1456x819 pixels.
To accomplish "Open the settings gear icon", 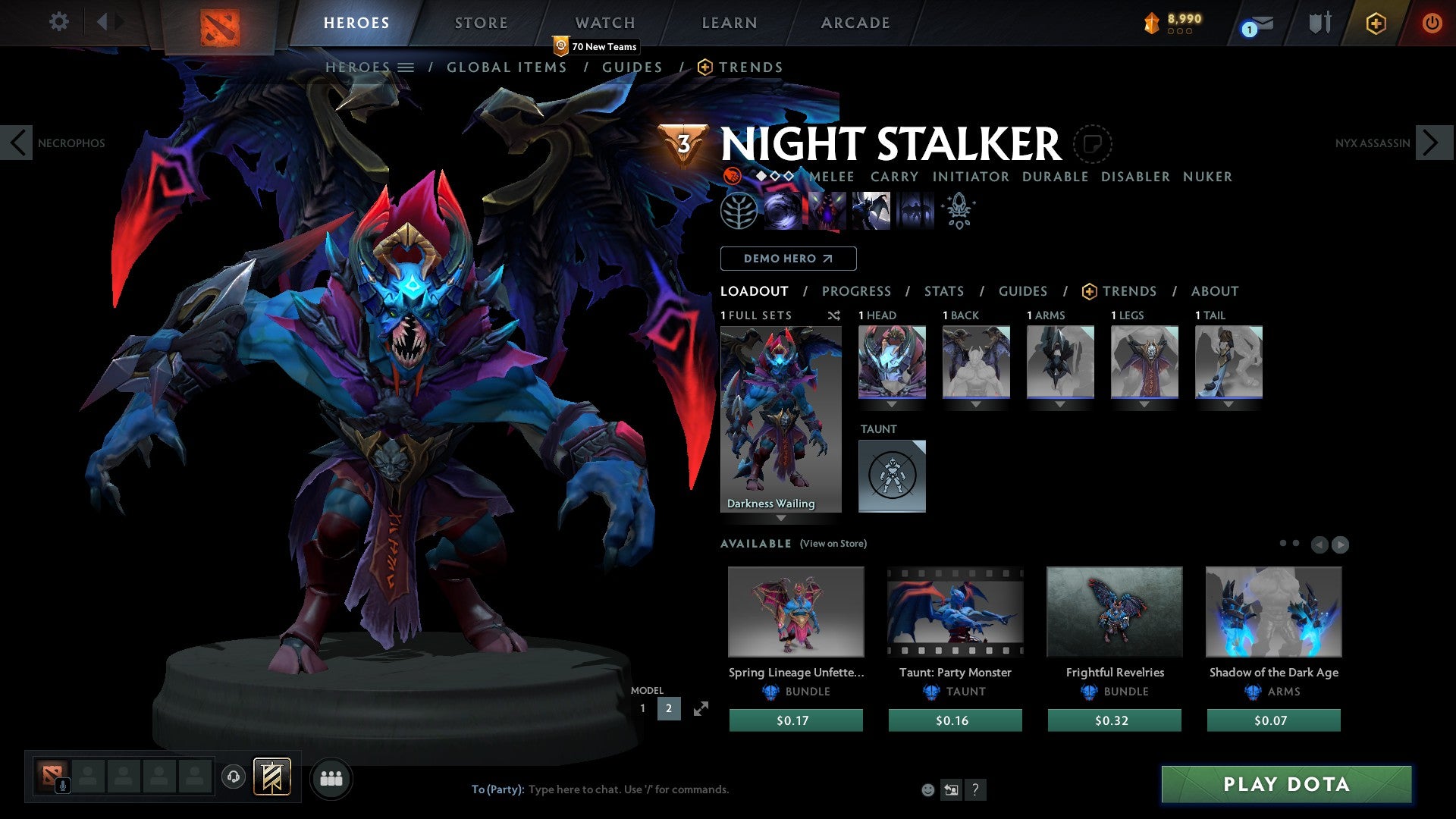I will coord(58,22).
